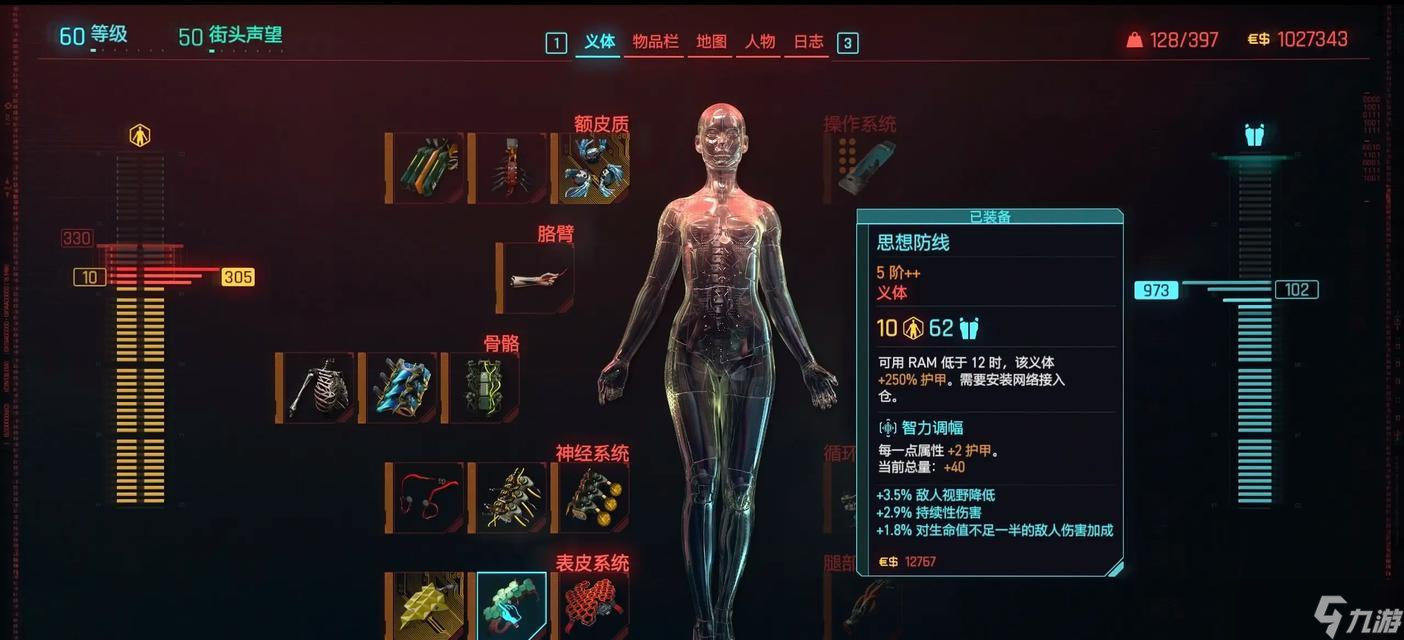The width and height of the screenshot is (1404, 640).
Task: Select the 义体 cyberware tab
Action: tap(599, 42)
